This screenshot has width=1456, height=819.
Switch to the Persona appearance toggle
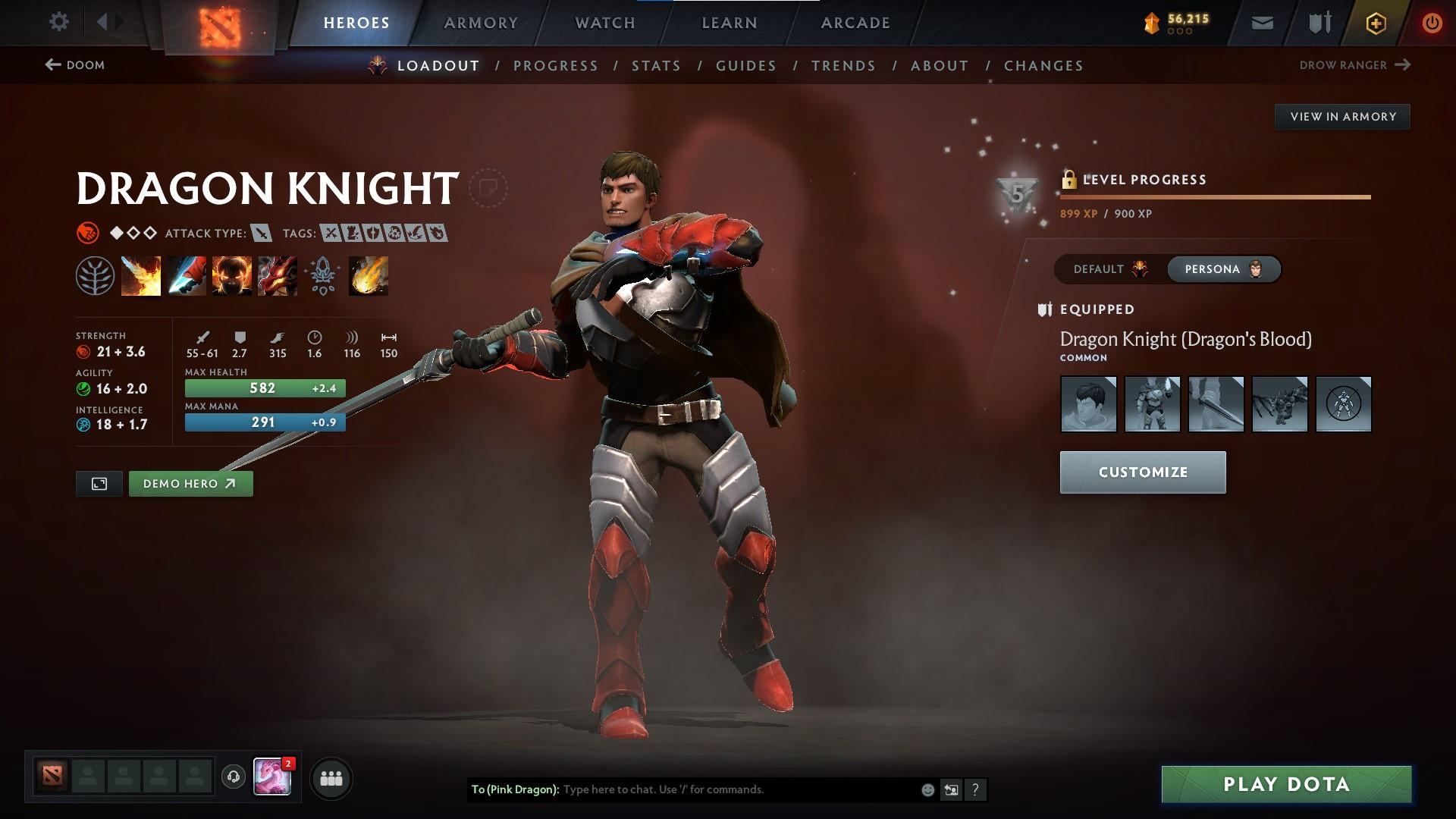coord(1223,268)
